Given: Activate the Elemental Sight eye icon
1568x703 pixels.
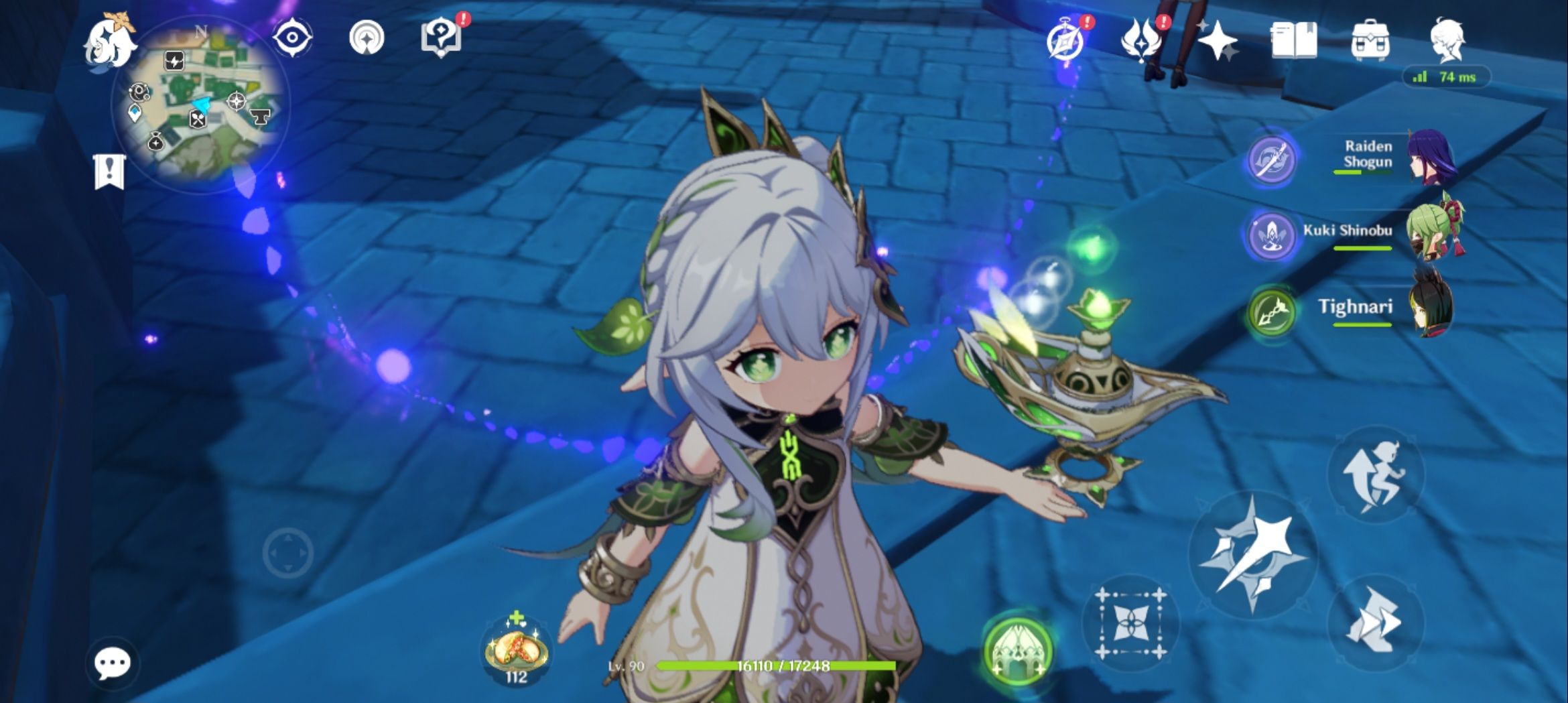Looking at the screenshot, I should click(293, 38).
